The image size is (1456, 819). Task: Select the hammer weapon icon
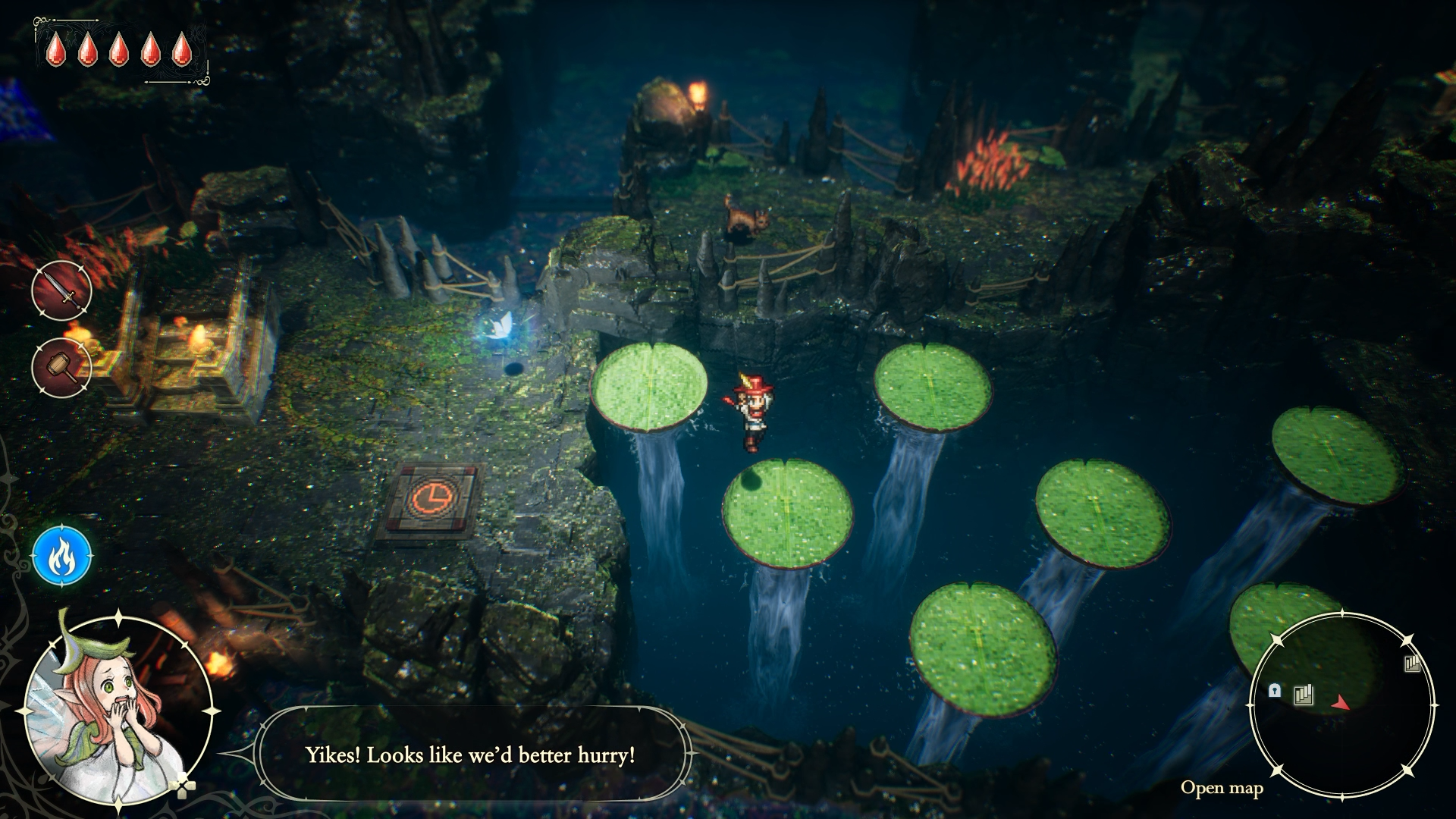pos(61,368)
